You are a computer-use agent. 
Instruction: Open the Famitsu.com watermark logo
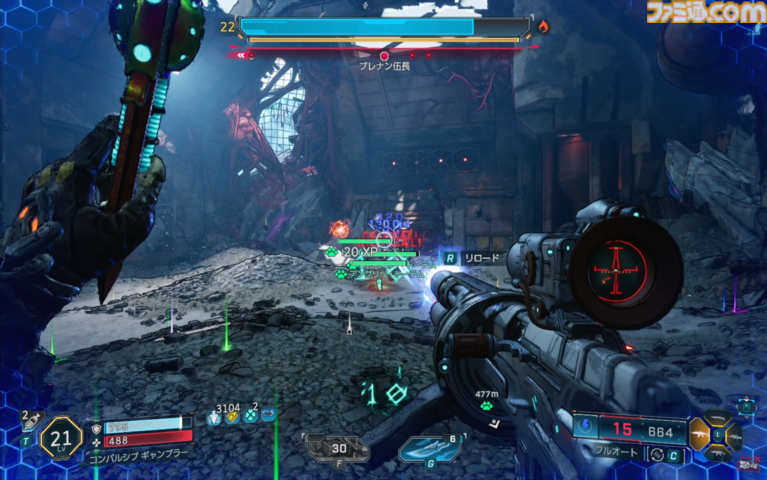(705, 13)
